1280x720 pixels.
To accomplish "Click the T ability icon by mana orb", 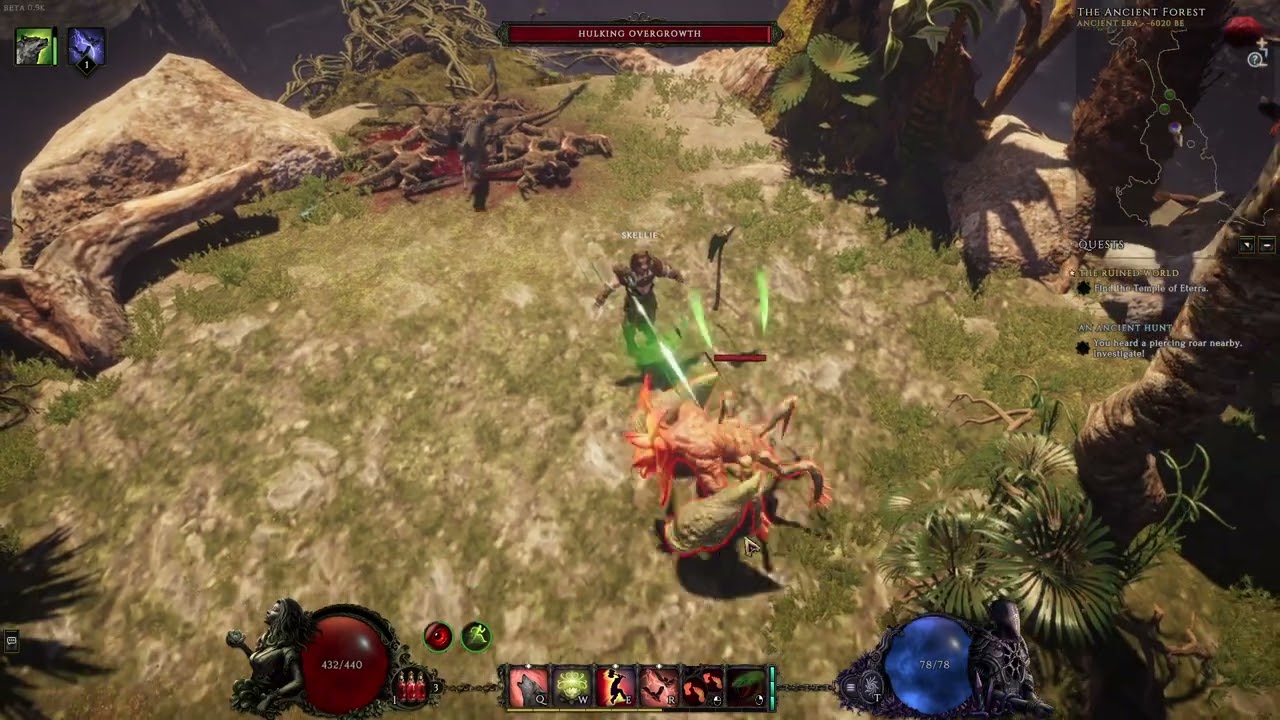I will coord(873,688).
